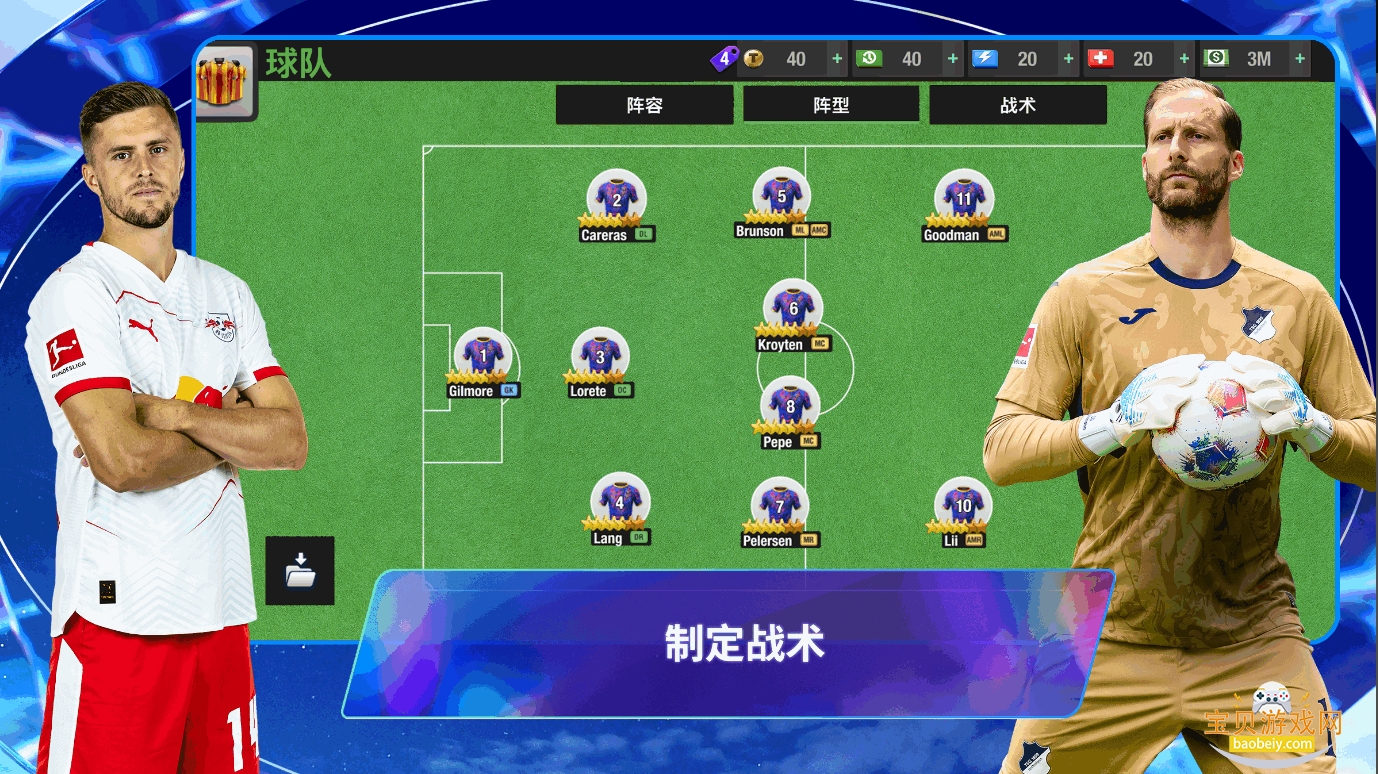Click the green rewind token icon

[x=870, y=59]
